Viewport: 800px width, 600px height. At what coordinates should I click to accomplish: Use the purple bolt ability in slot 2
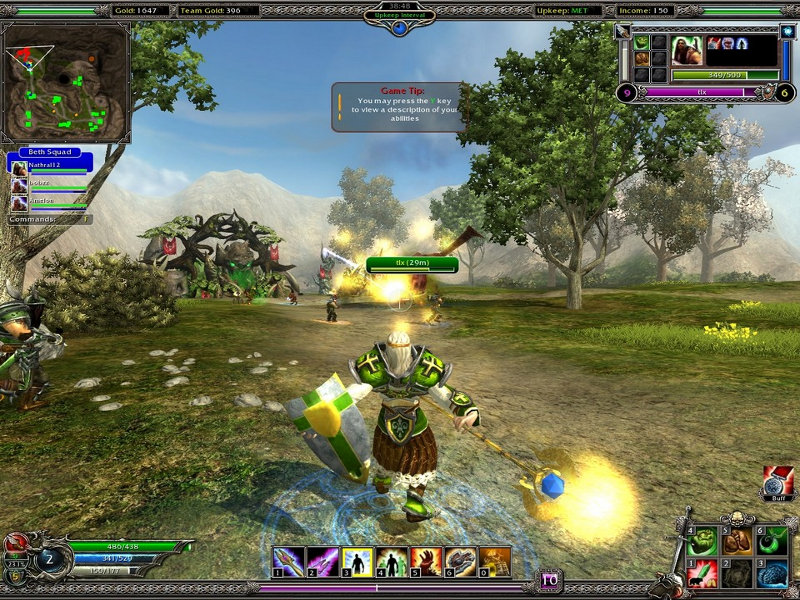coord(323,561)
